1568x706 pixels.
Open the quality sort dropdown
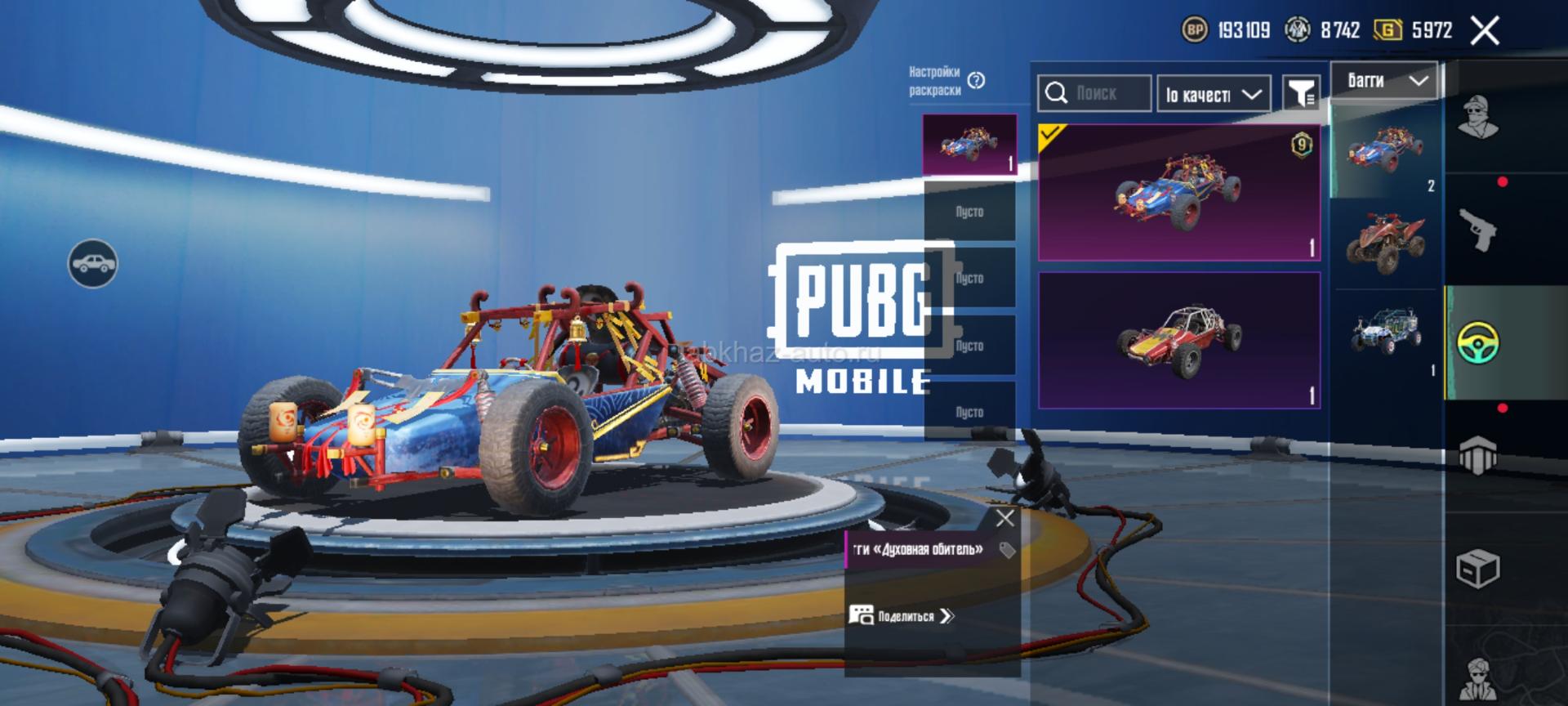(1213, 94)
